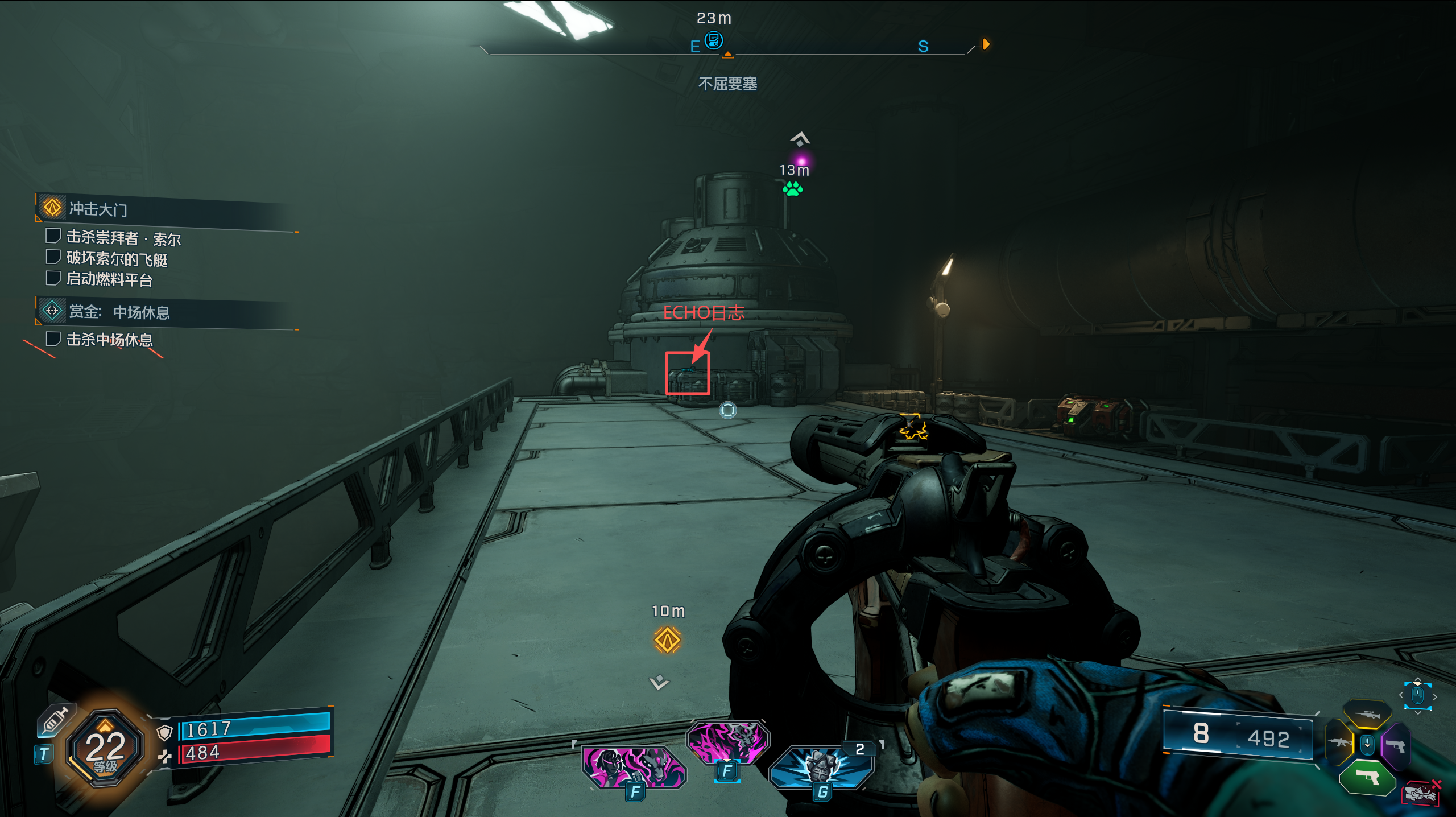The height and width of the screenshot is (817, 1456).
Task: Tick the 击杀中场休息 bounty checkbox
Action: 53,339
